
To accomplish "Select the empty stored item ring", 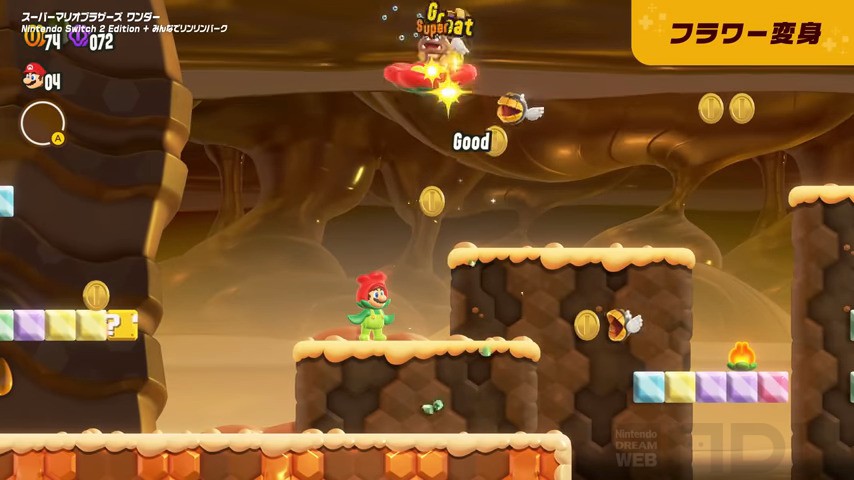I will [42, 123].
